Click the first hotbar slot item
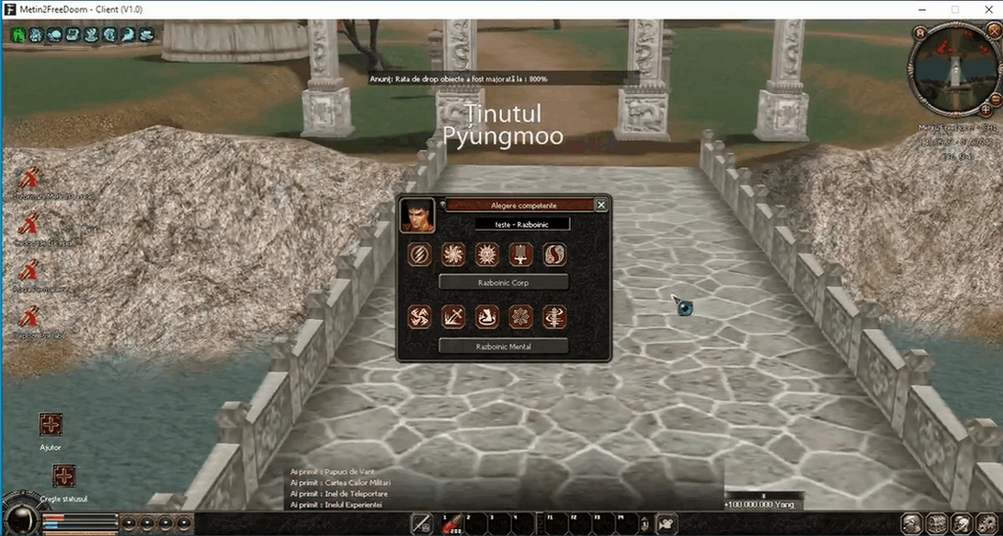The width and height of the screenshot is (1003, 536). coord(422,521)
